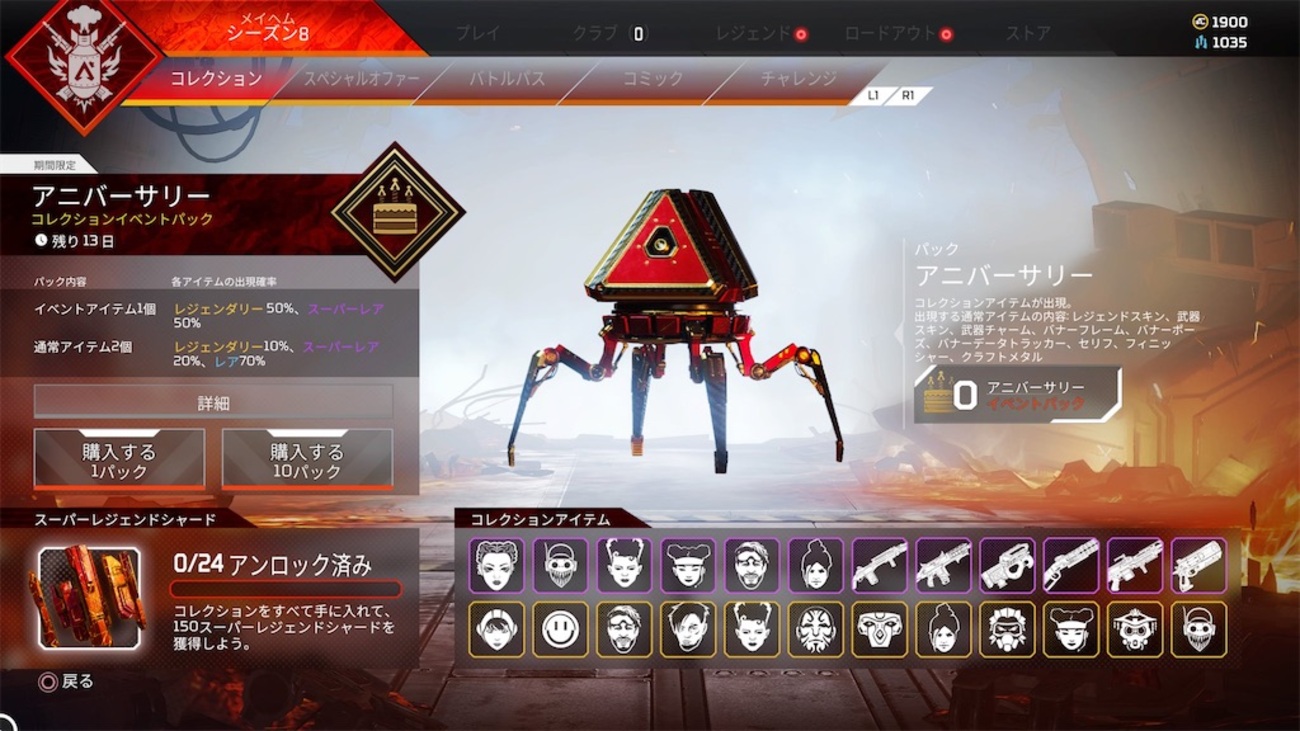Open the ストア menu item
The height and width of the screenshot is (731, 1300).
tap(1028, 33)
